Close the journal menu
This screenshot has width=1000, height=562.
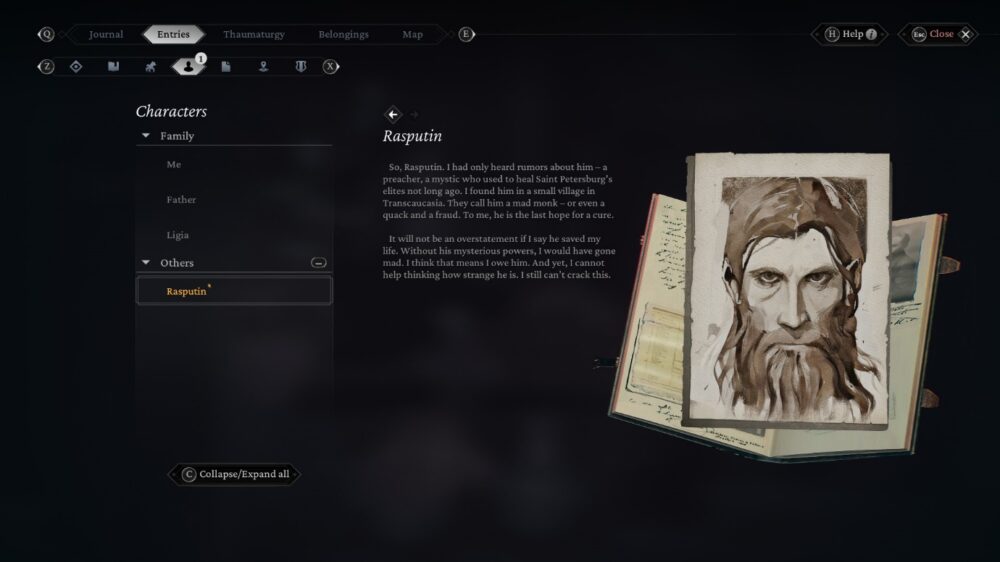click(x=941, y=34)
